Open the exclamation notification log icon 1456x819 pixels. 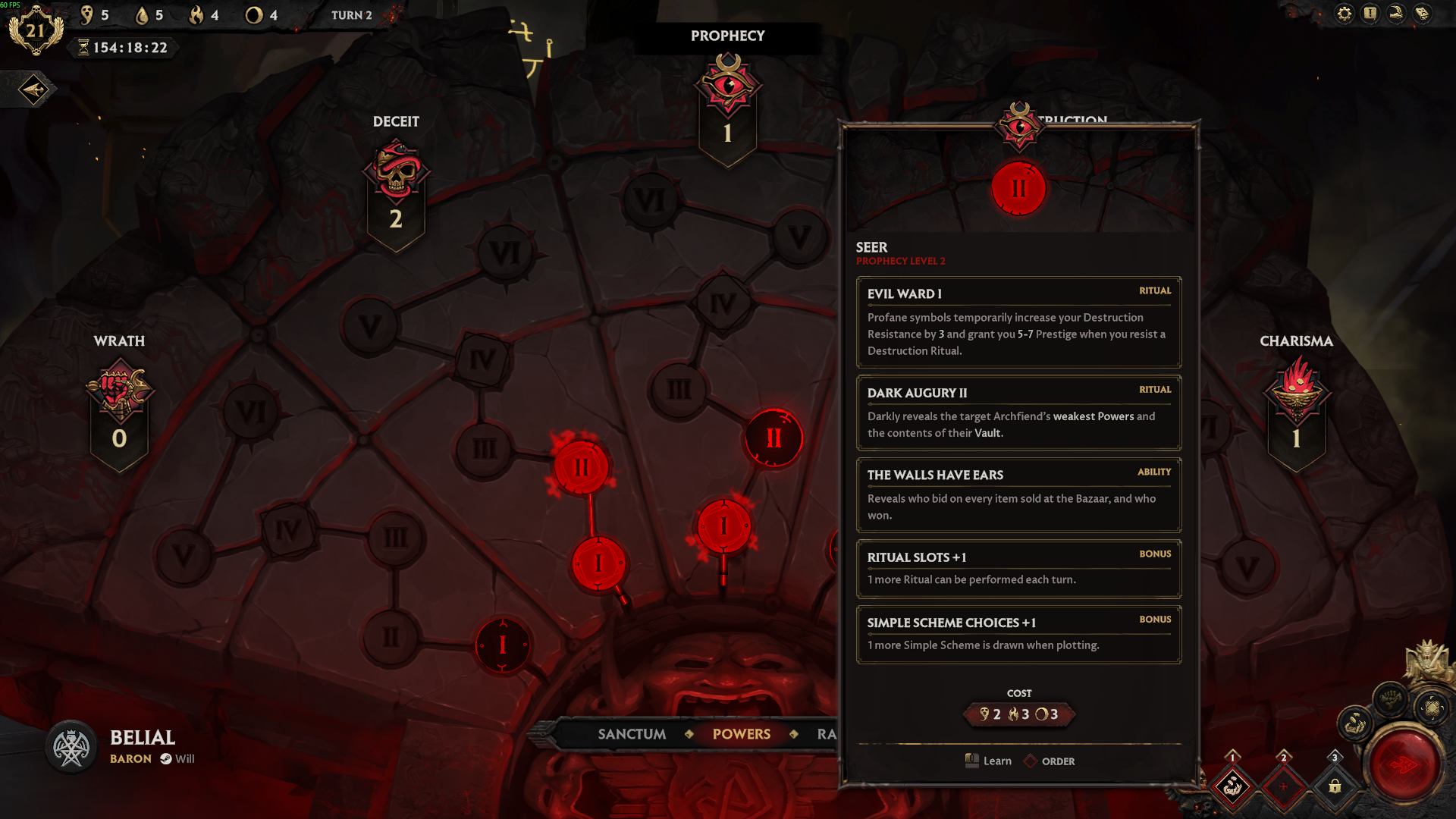pyautogui.click(x=1370, y=14)
